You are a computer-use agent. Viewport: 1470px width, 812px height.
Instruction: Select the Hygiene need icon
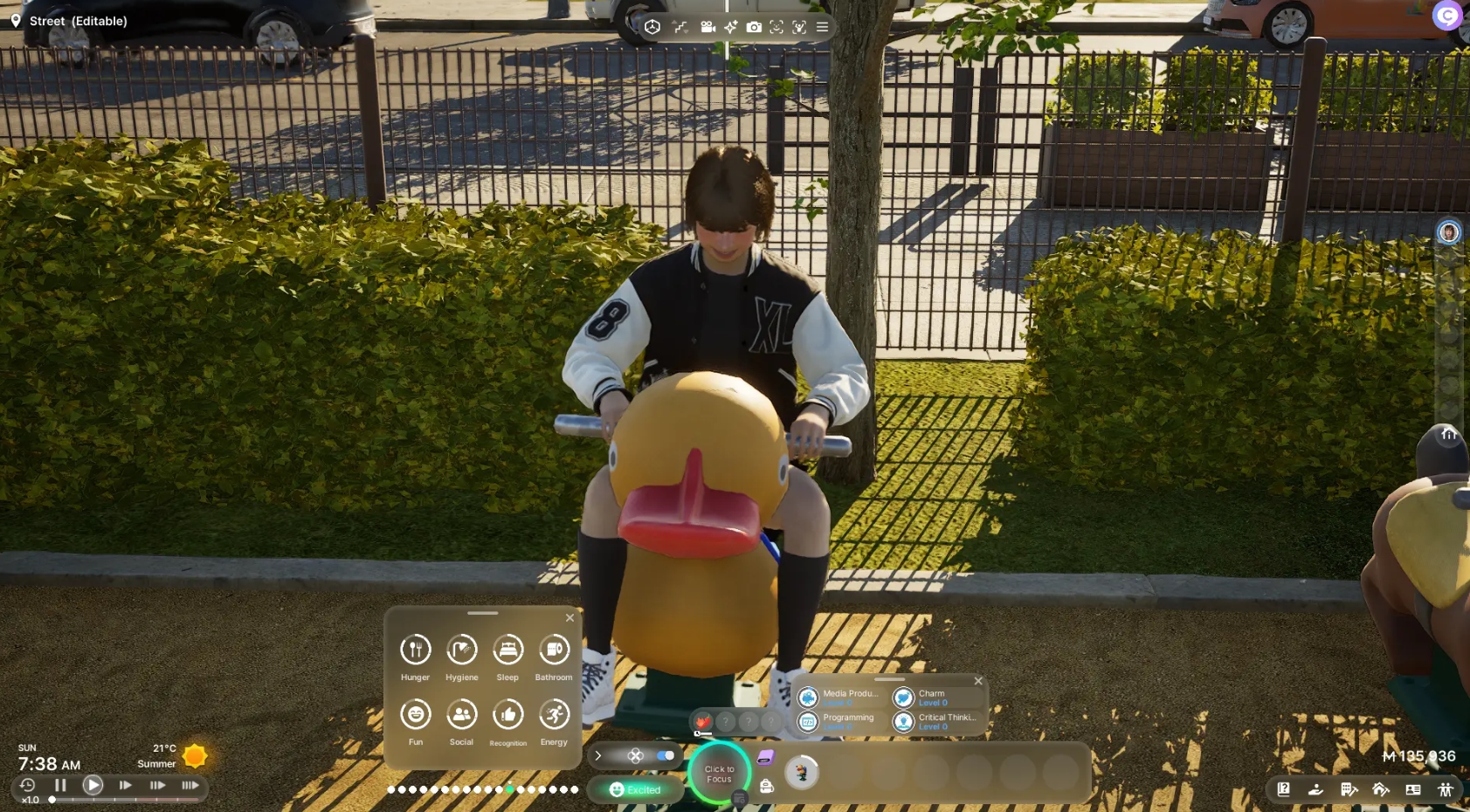(461, 650)
